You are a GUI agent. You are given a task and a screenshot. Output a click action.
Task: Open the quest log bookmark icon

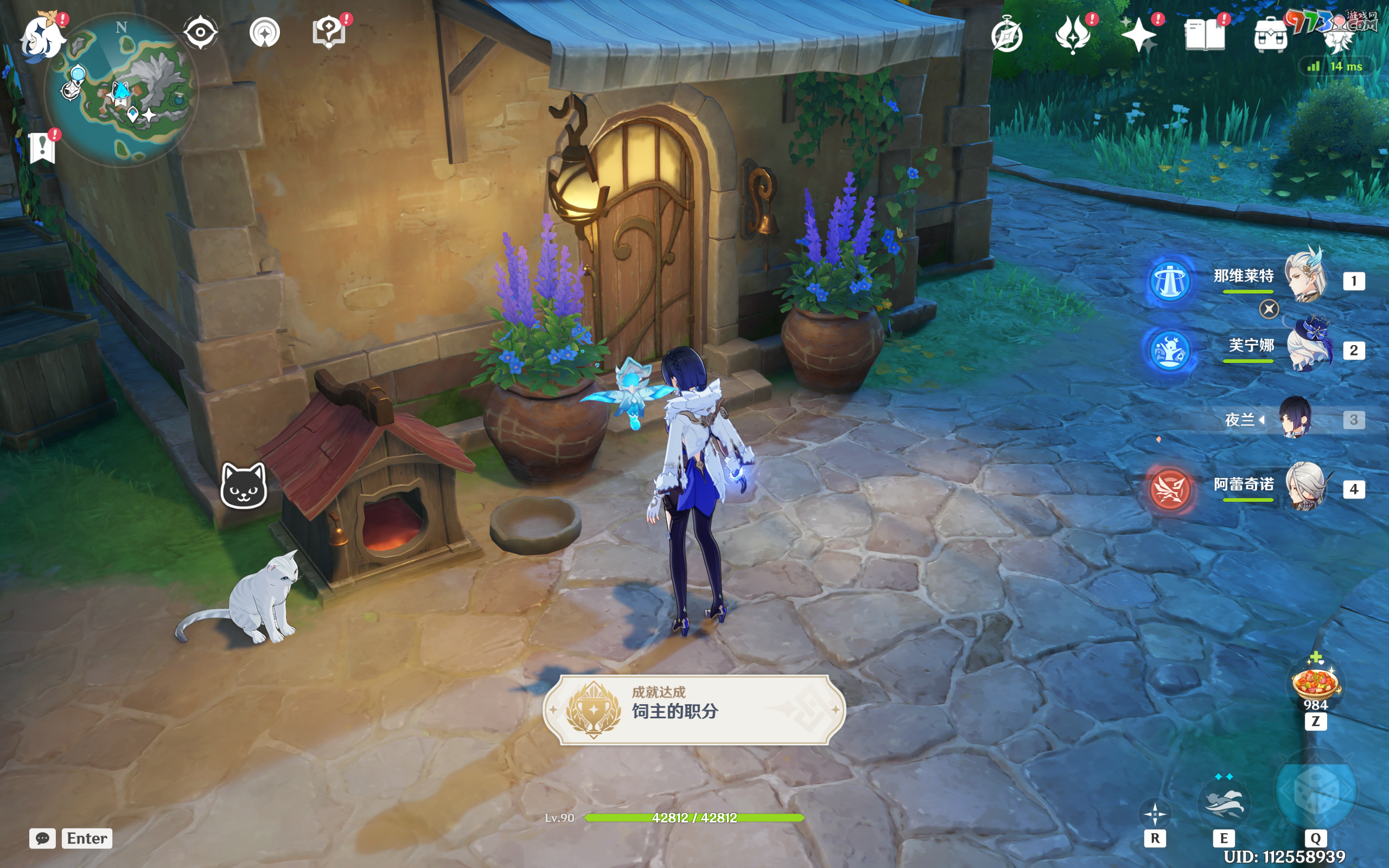click(42, 148)
